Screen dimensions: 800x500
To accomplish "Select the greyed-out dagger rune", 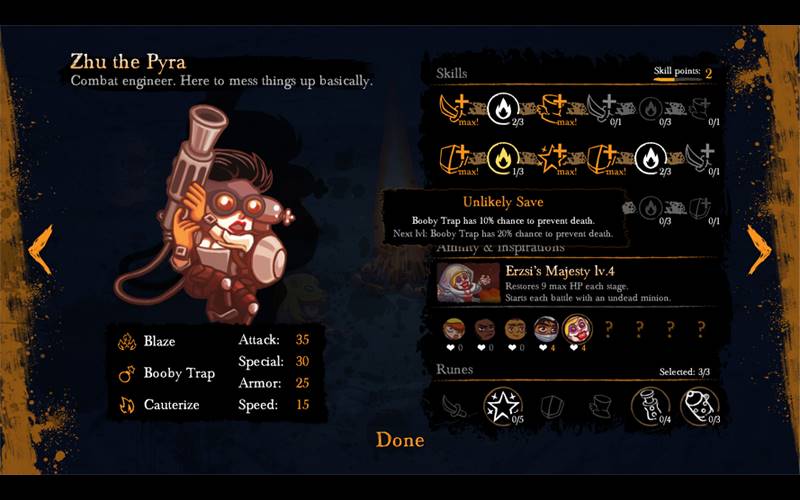I will 455,405.
